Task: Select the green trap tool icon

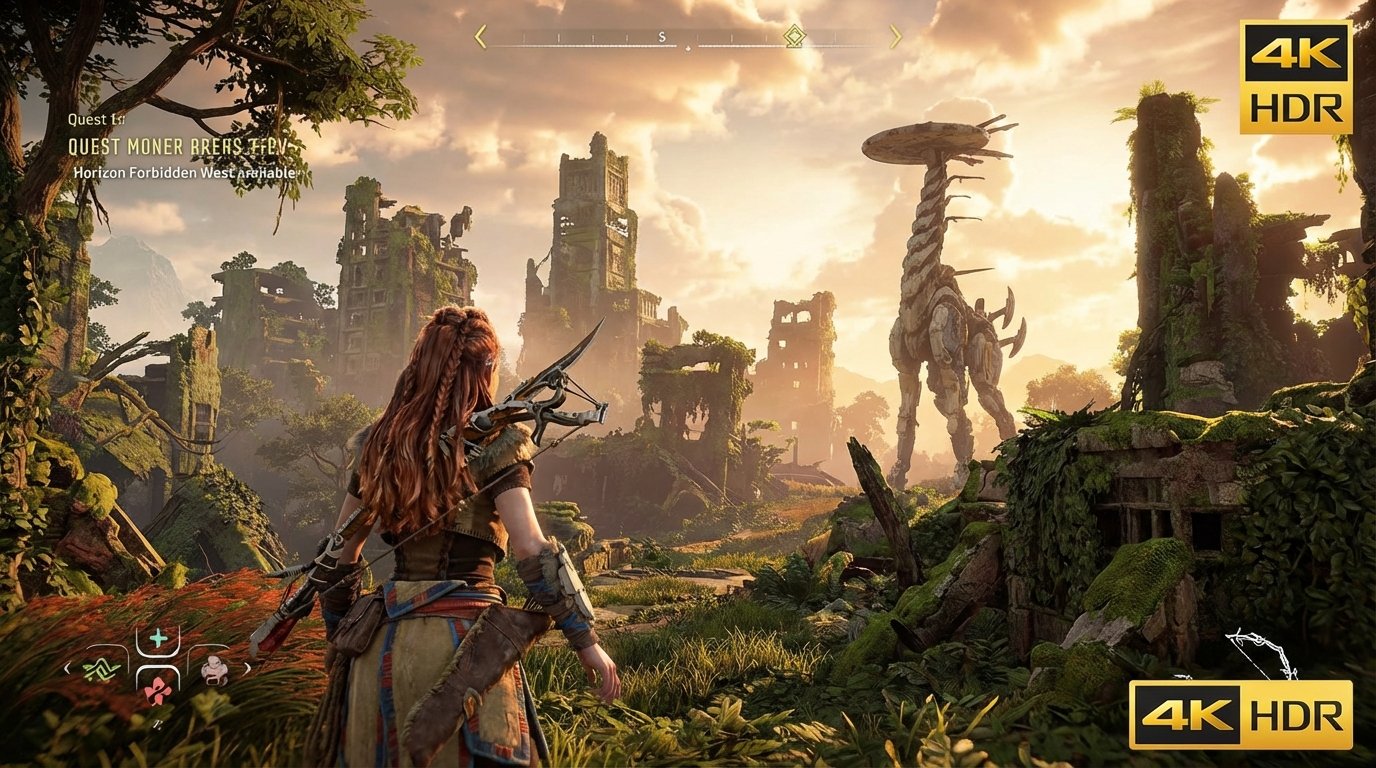Action: pos(102,668)
